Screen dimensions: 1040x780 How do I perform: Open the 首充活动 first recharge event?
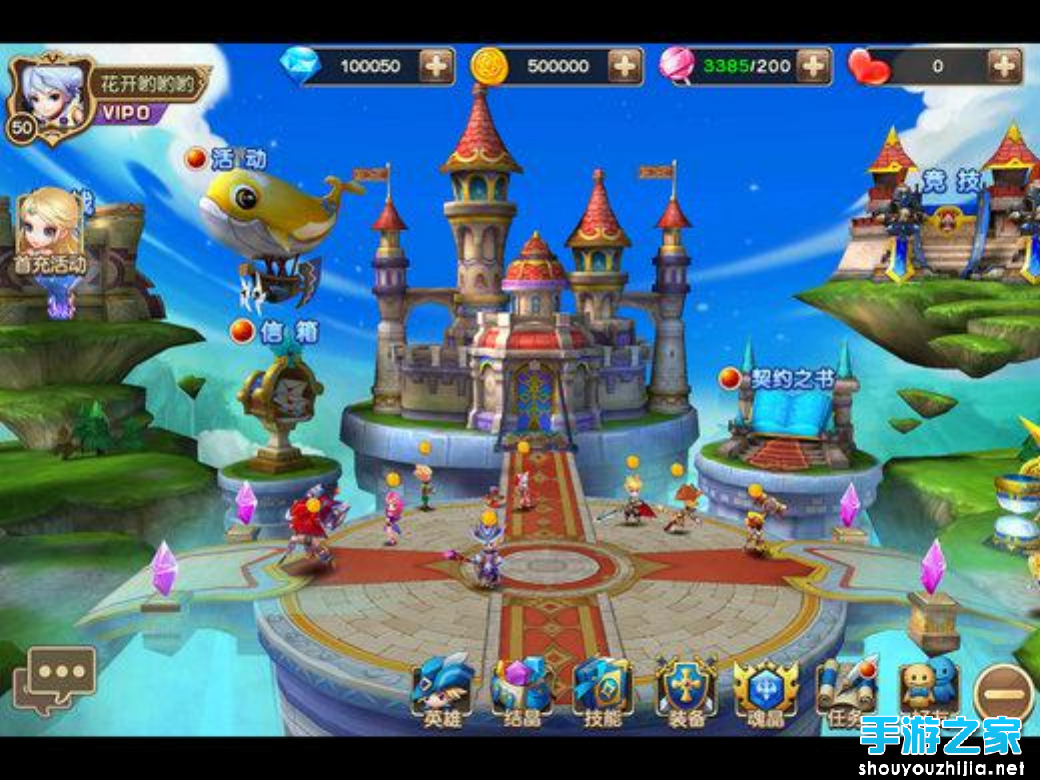(x=49, y=235)
